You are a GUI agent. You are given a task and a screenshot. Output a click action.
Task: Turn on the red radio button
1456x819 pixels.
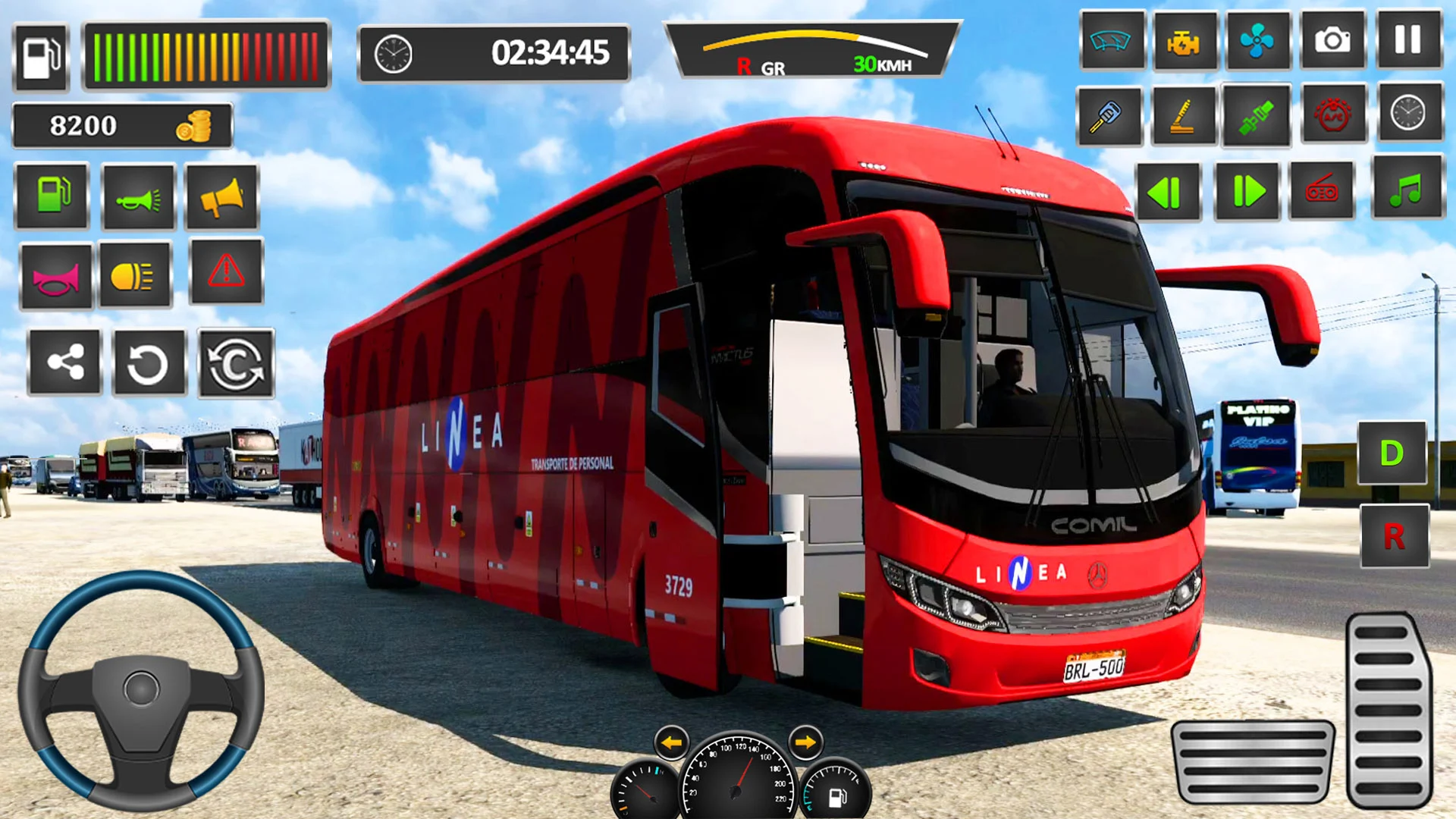(1322, 191)
